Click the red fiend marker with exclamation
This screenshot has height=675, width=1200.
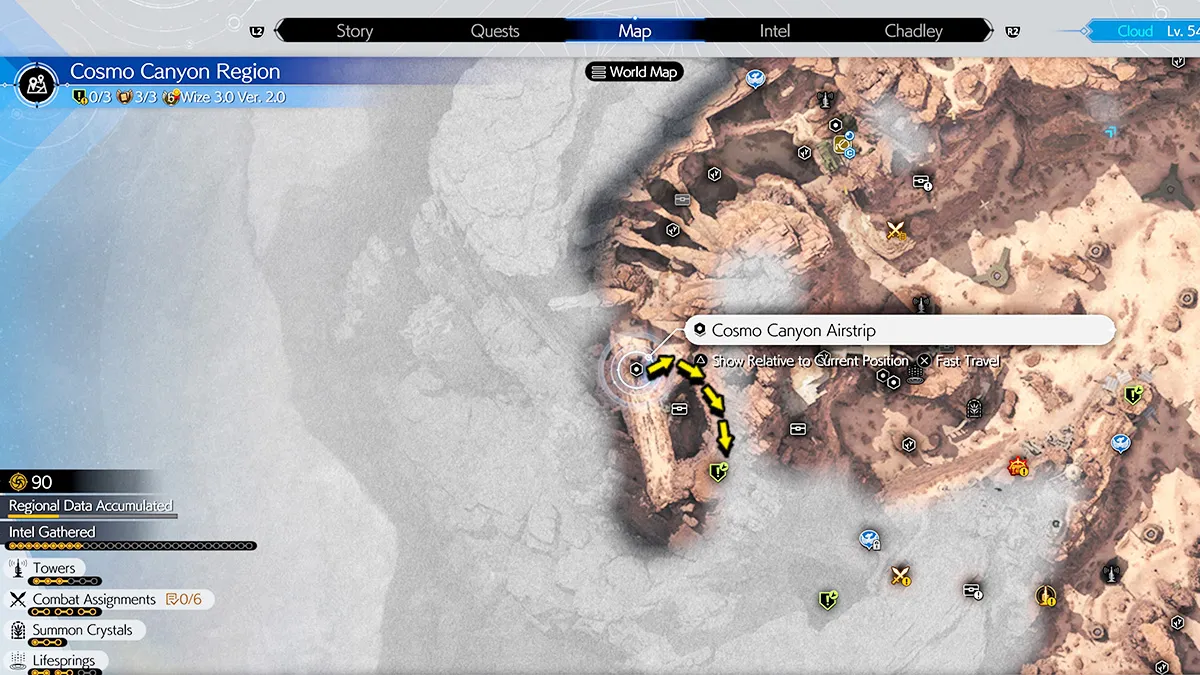(x=1019, y=467)
